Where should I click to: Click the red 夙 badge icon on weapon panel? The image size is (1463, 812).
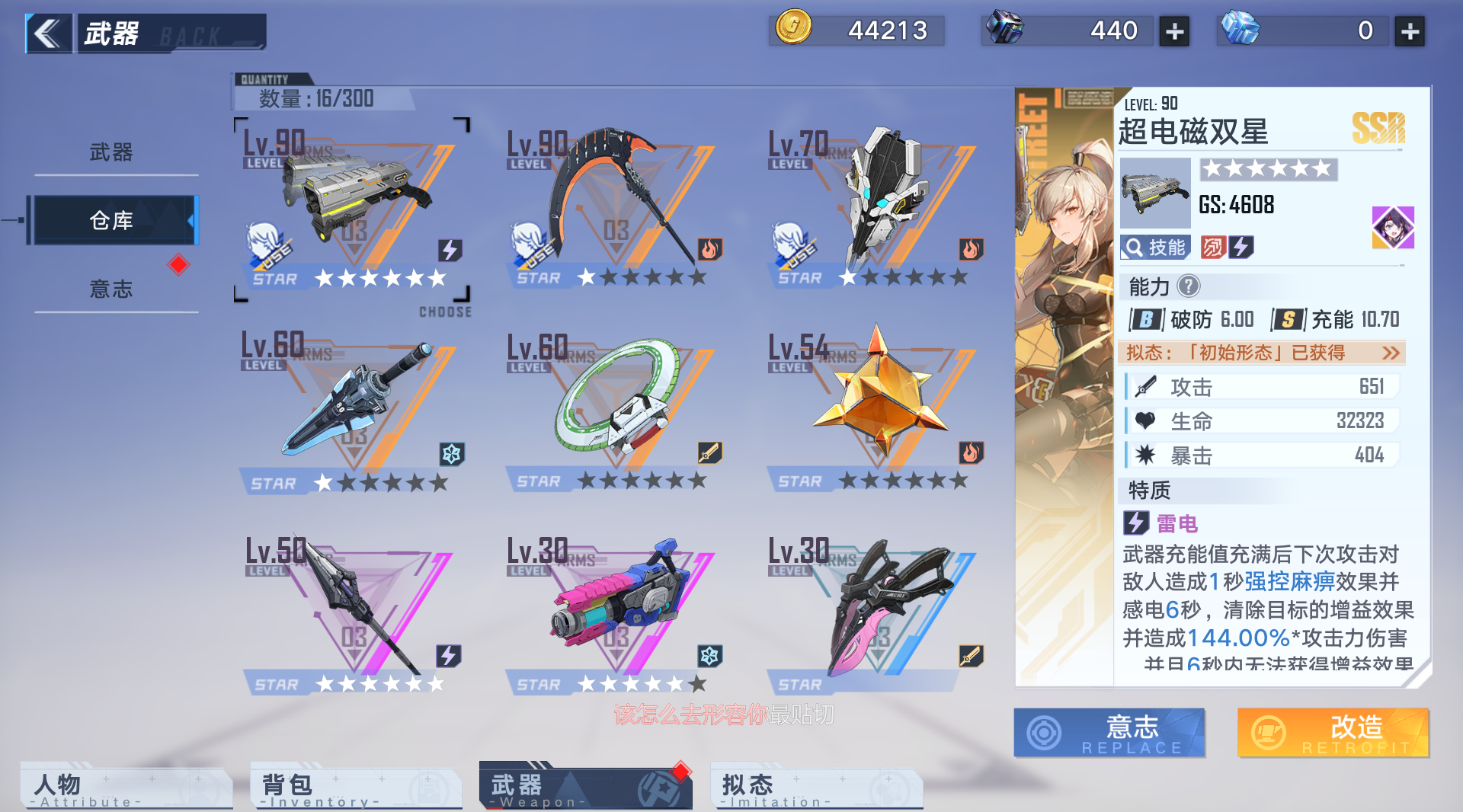click(1213, 247)
